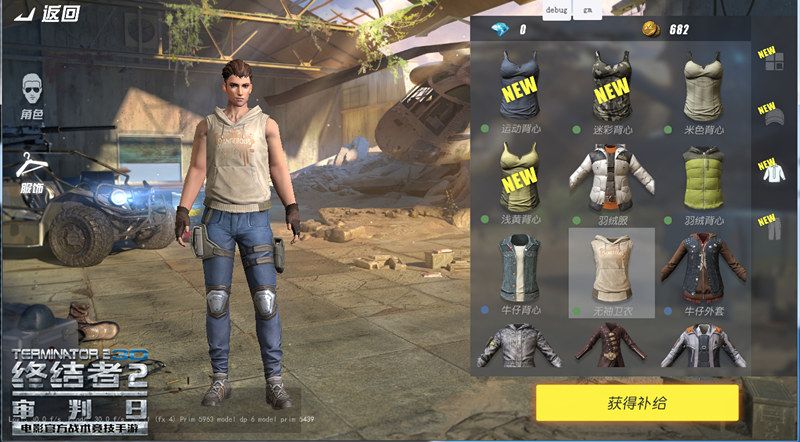
Task: Click the yellow 获得补给 button
Action: [636, 403]
